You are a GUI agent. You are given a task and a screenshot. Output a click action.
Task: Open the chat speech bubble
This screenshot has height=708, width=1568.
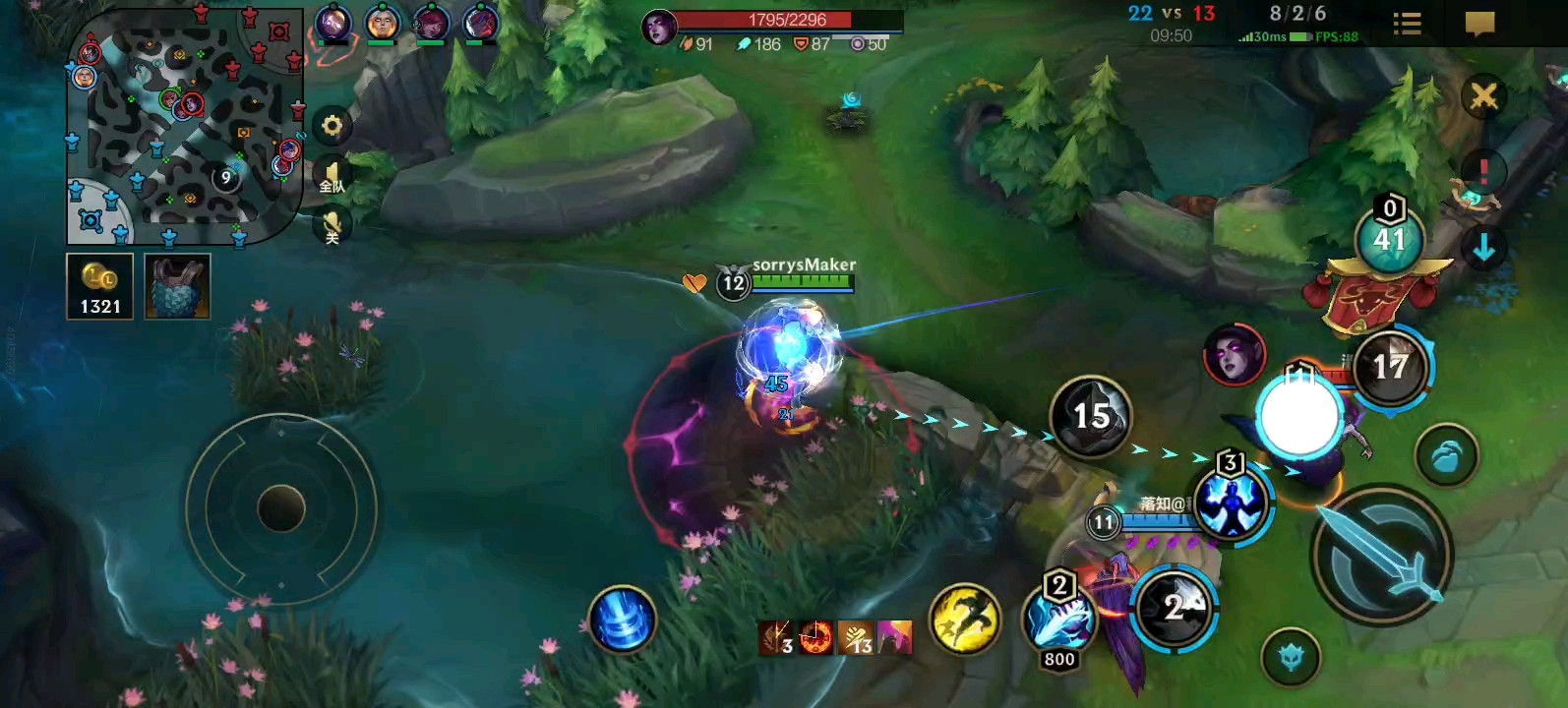click(x=1479, y=24)
